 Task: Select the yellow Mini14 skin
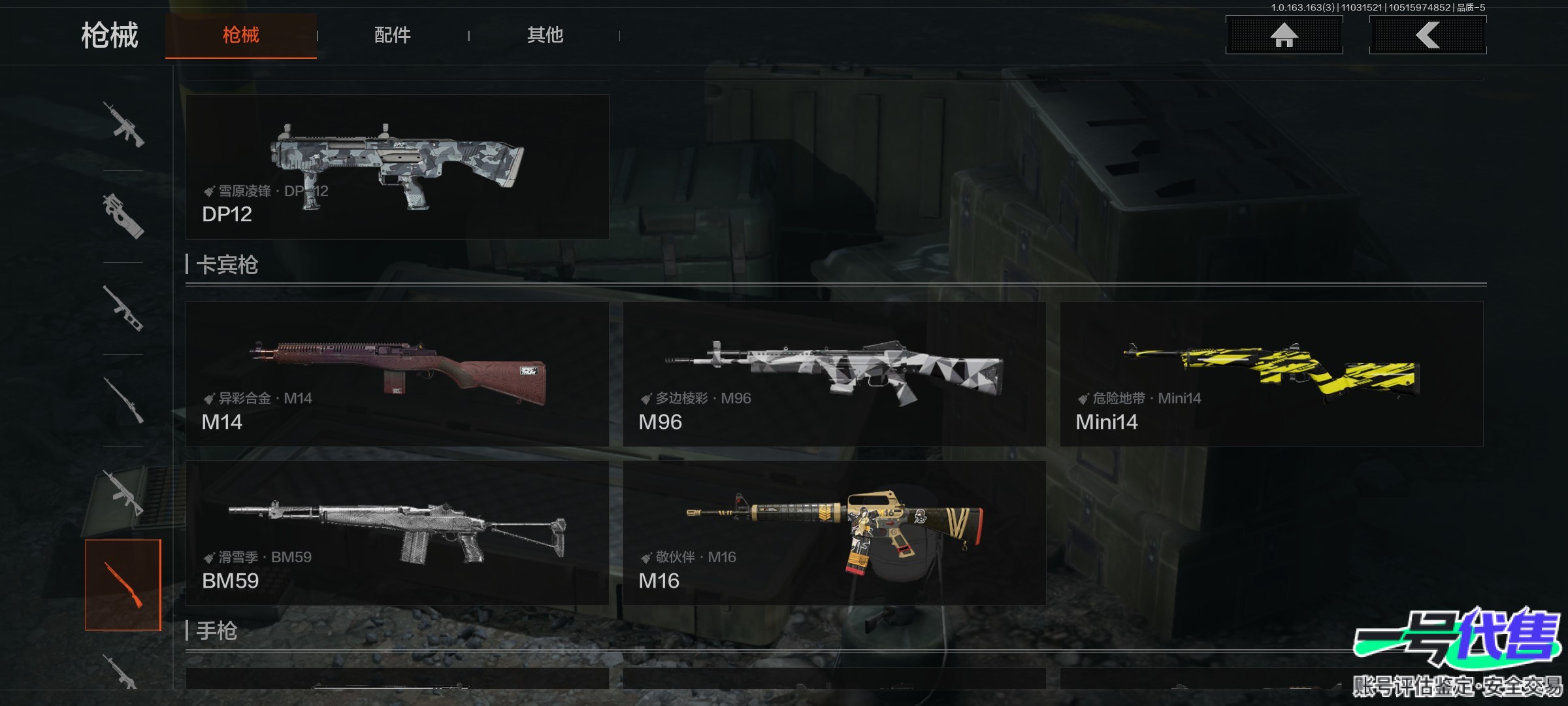1271,374
